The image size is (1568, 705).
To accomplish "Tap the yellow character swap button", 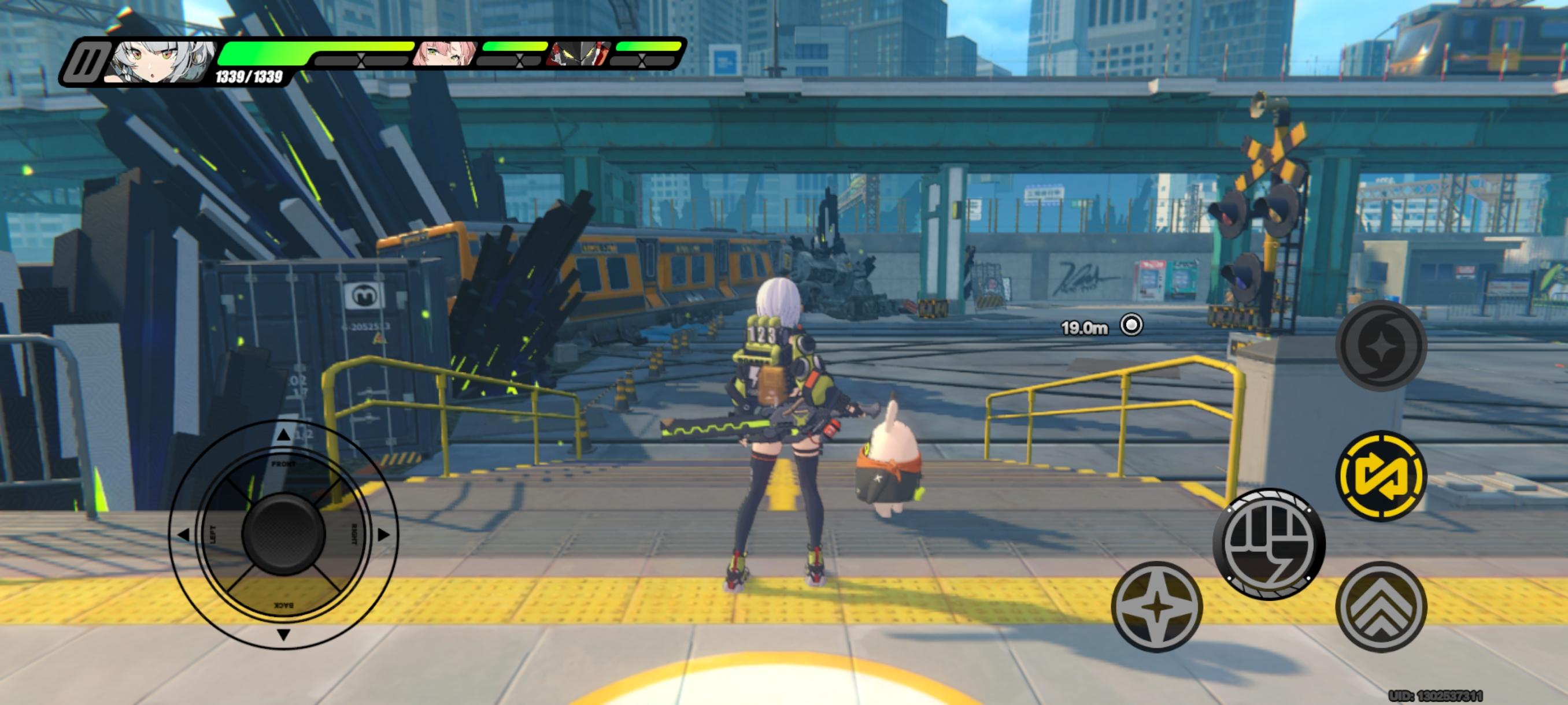I will click(1381, 476).
